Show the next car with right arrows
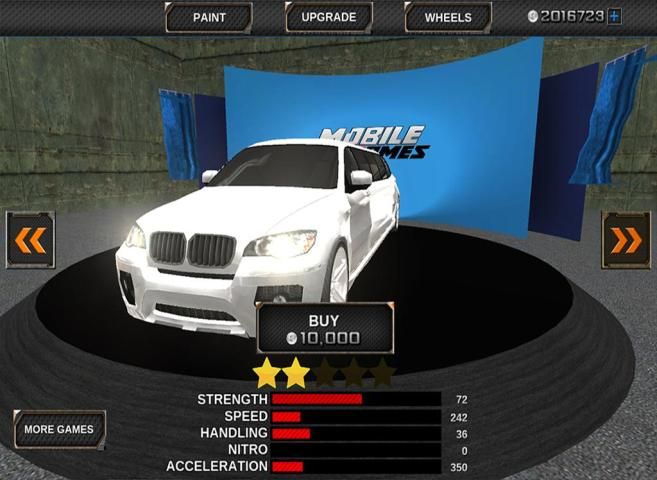 626,240
